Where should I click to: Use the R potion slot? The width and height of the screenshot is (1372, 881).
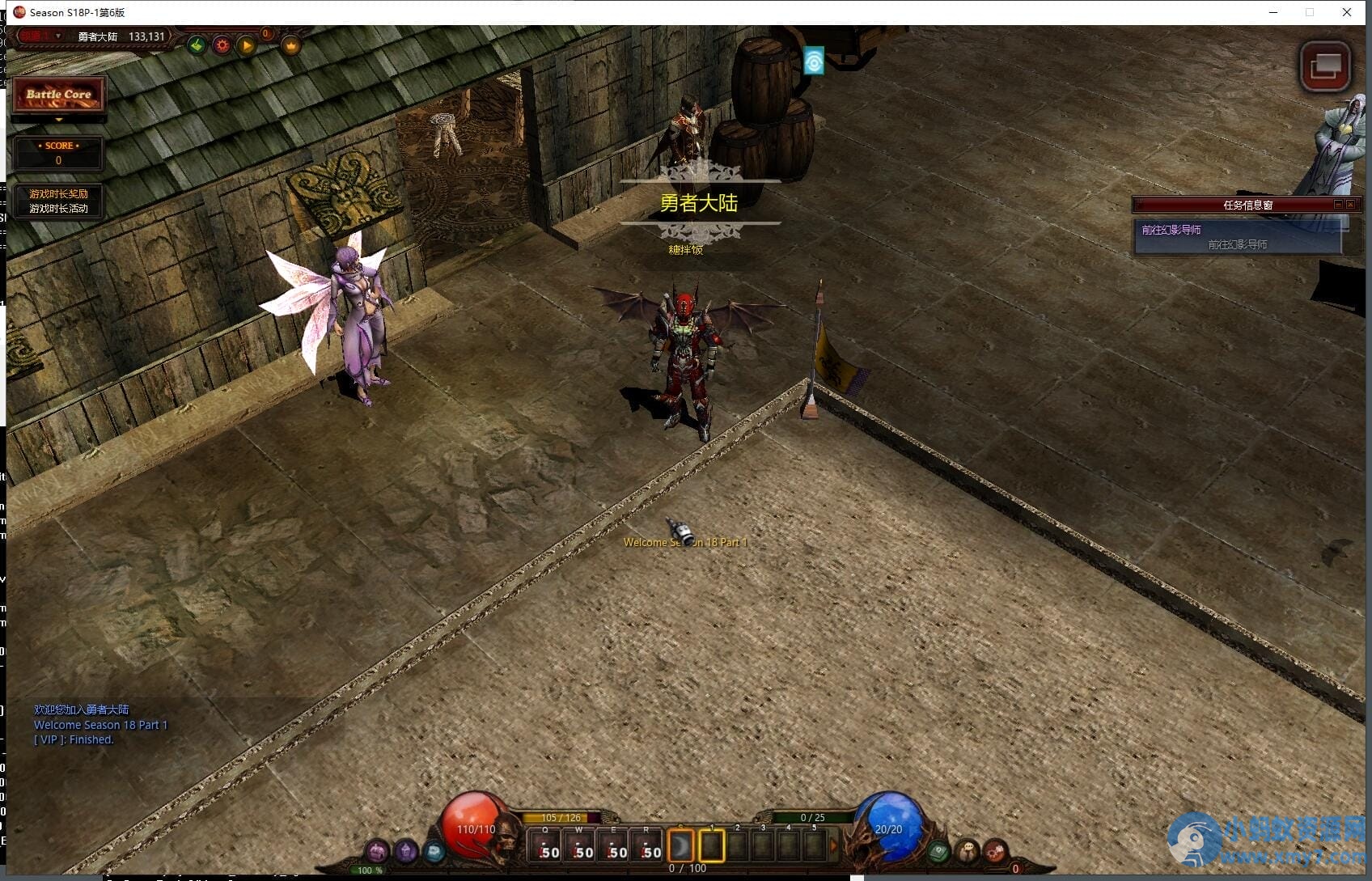pyautogui.click(x=646, y=846)
